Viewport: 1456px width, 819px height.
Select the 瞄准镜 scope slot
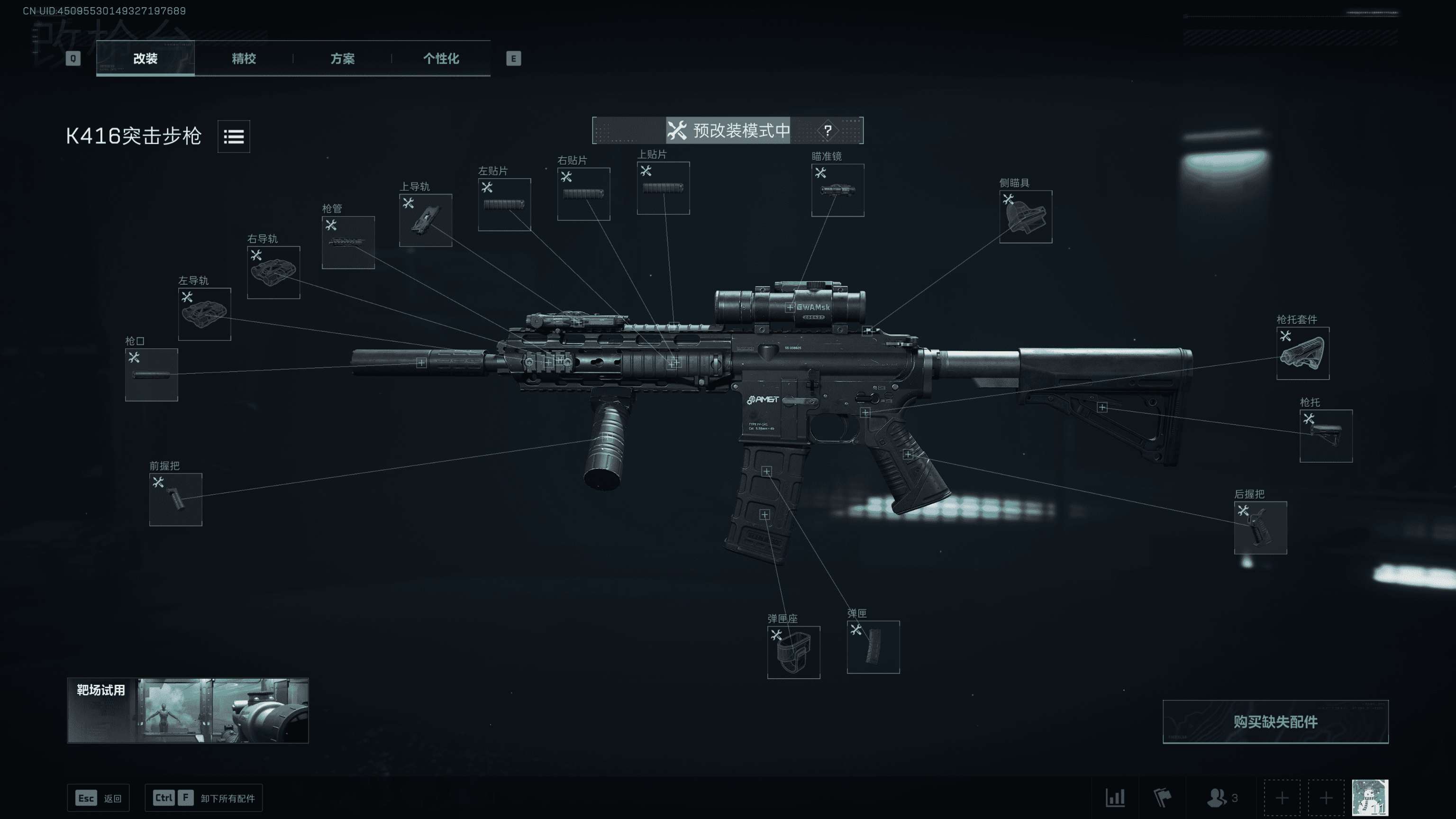pyautogui.click(x=837, y=190)
